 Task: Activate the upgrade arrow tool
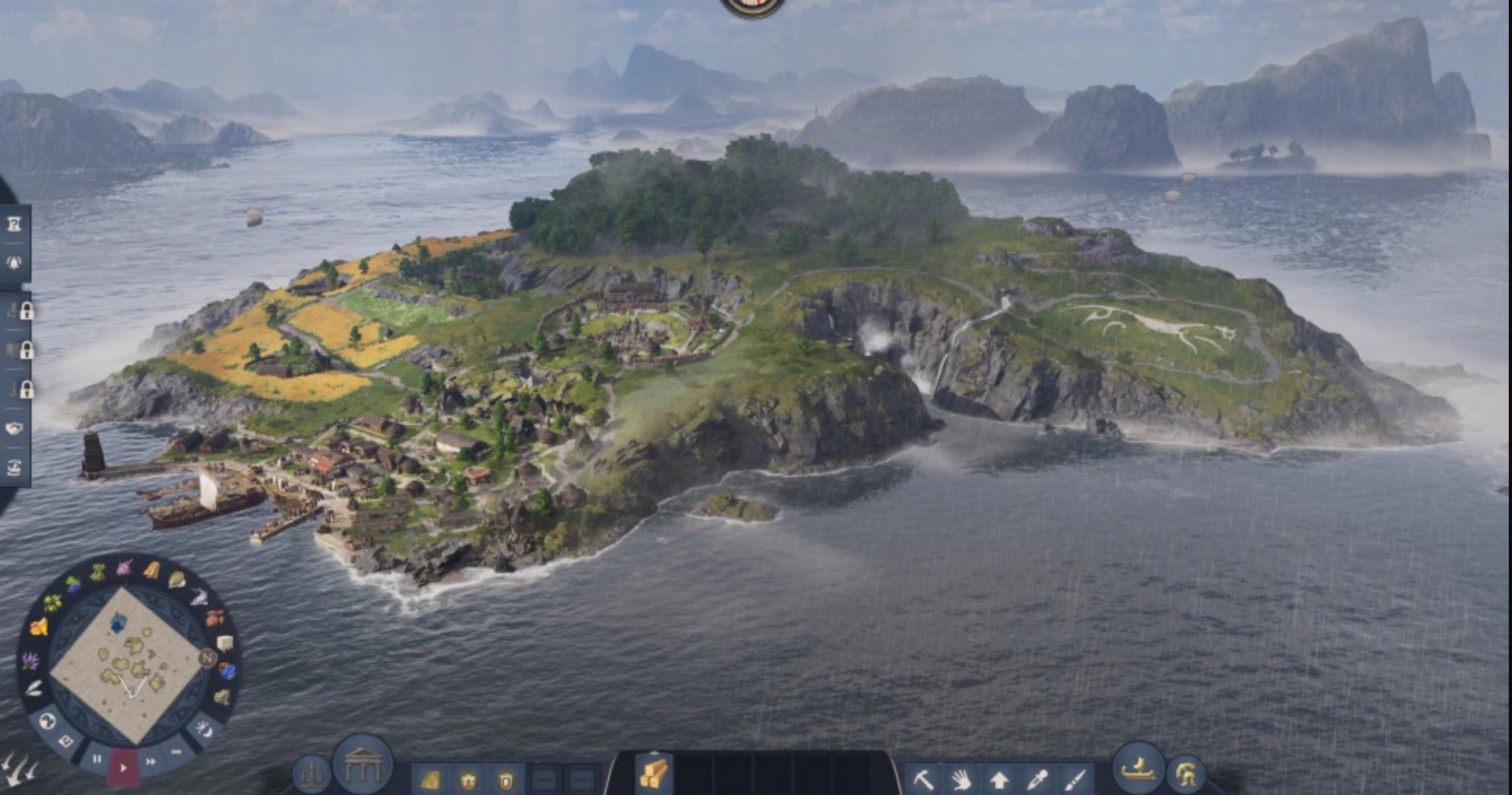[999, 779]
